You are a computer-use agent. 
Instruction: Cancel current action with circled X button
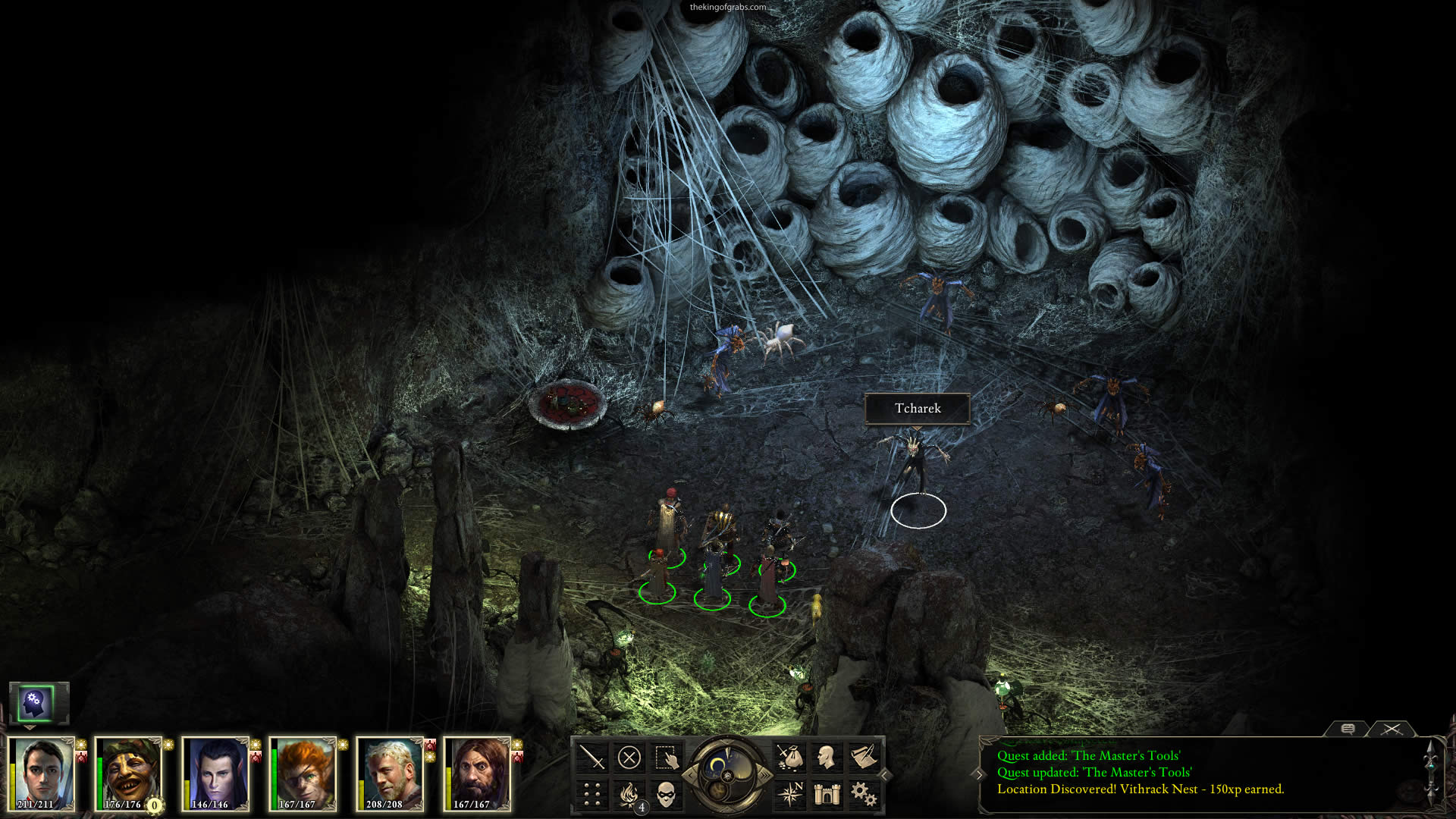[629, 757]
